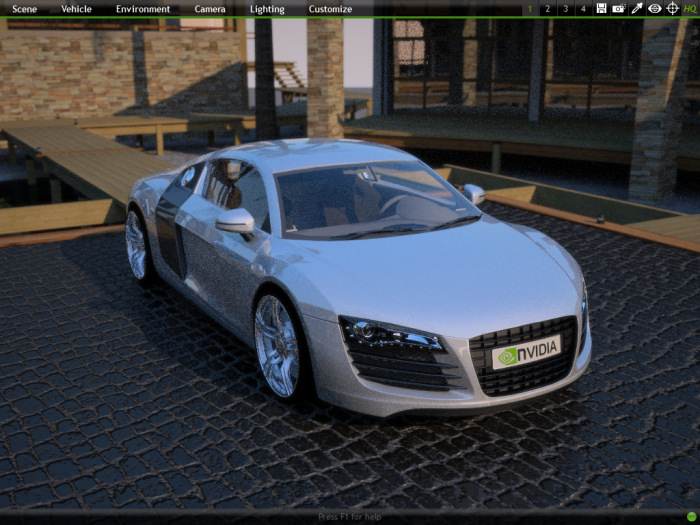The height and width of the screenshot is (525, 700).
Task: Click the floppy disk save icon
Action: (x=601, y=8)
